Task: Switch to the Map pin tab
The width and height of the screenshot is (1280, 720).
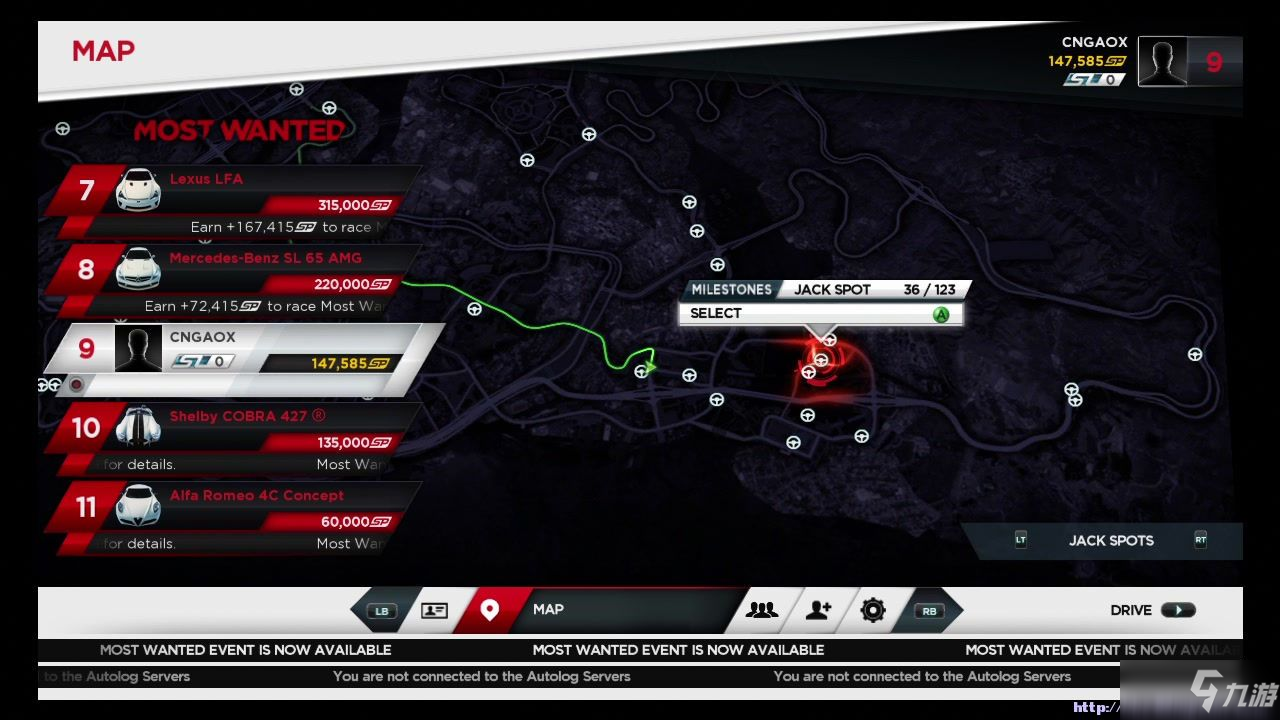Action: coord(489,610)
